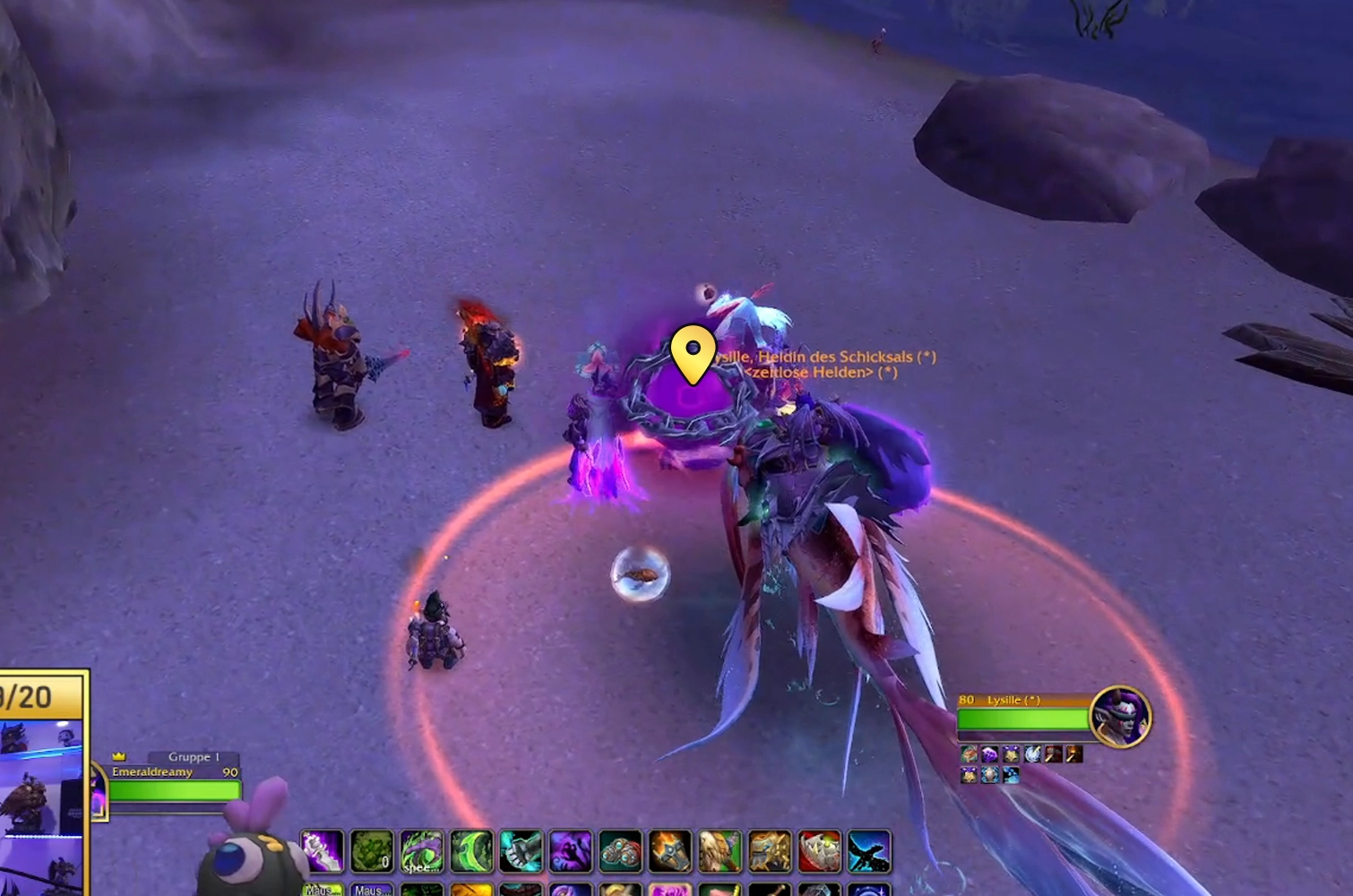Use the green leafy clump action slot

tap(372, 851)
